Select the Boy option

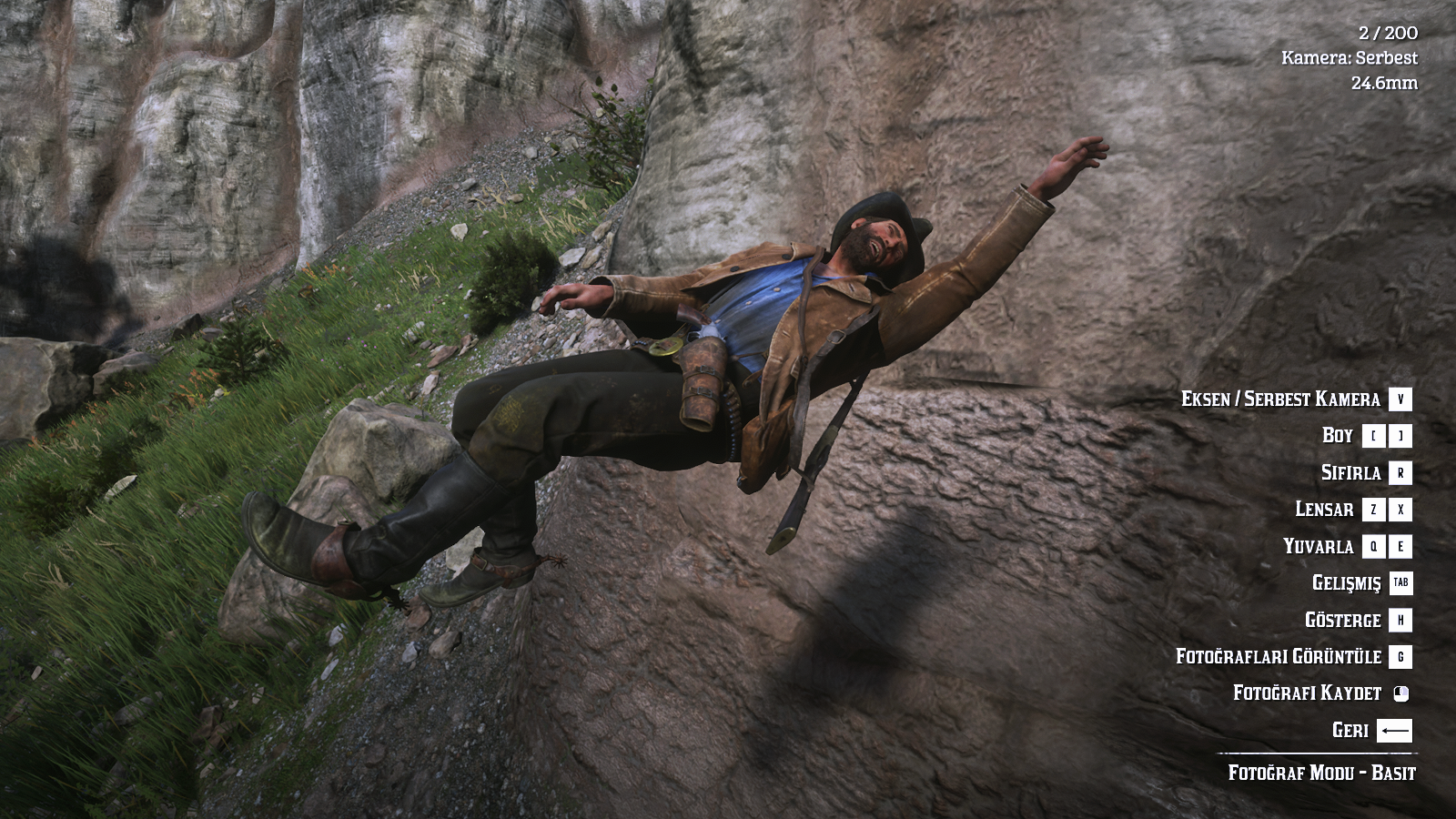[x=1338, y=436]
